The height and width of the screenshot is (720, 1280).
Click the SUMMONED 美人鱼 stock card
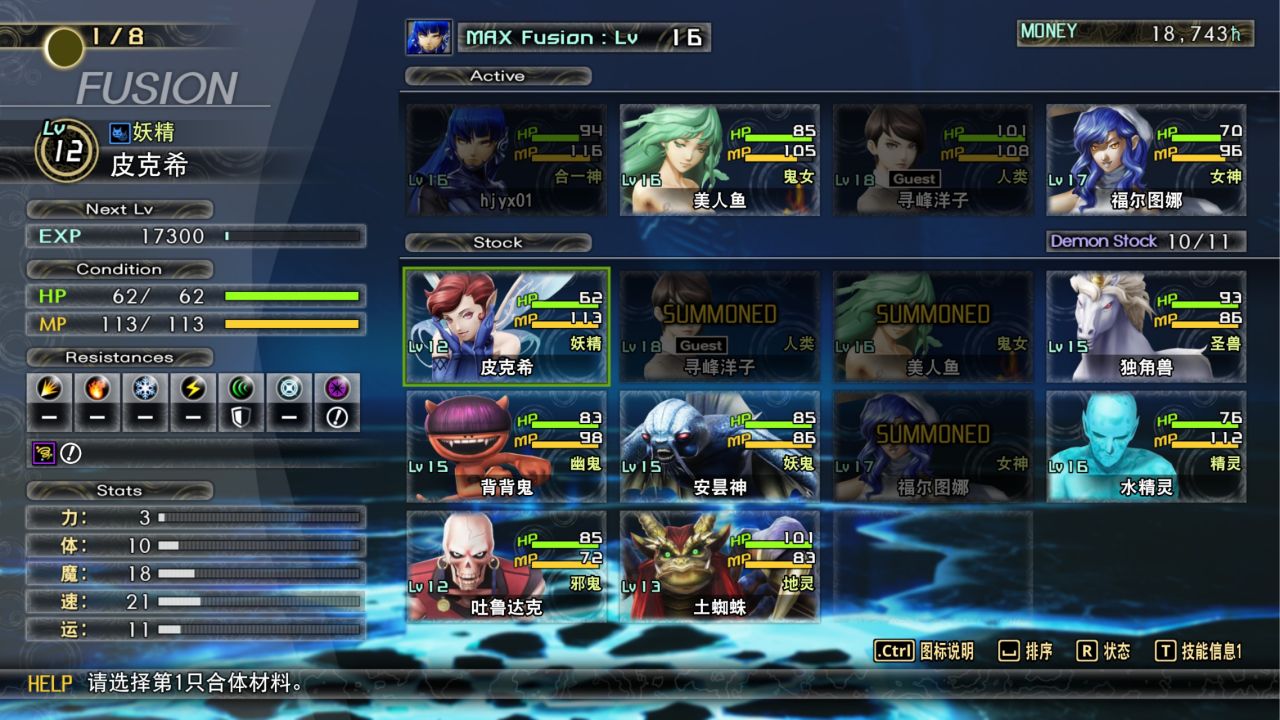pyautogui.click(x=932, y=327)
